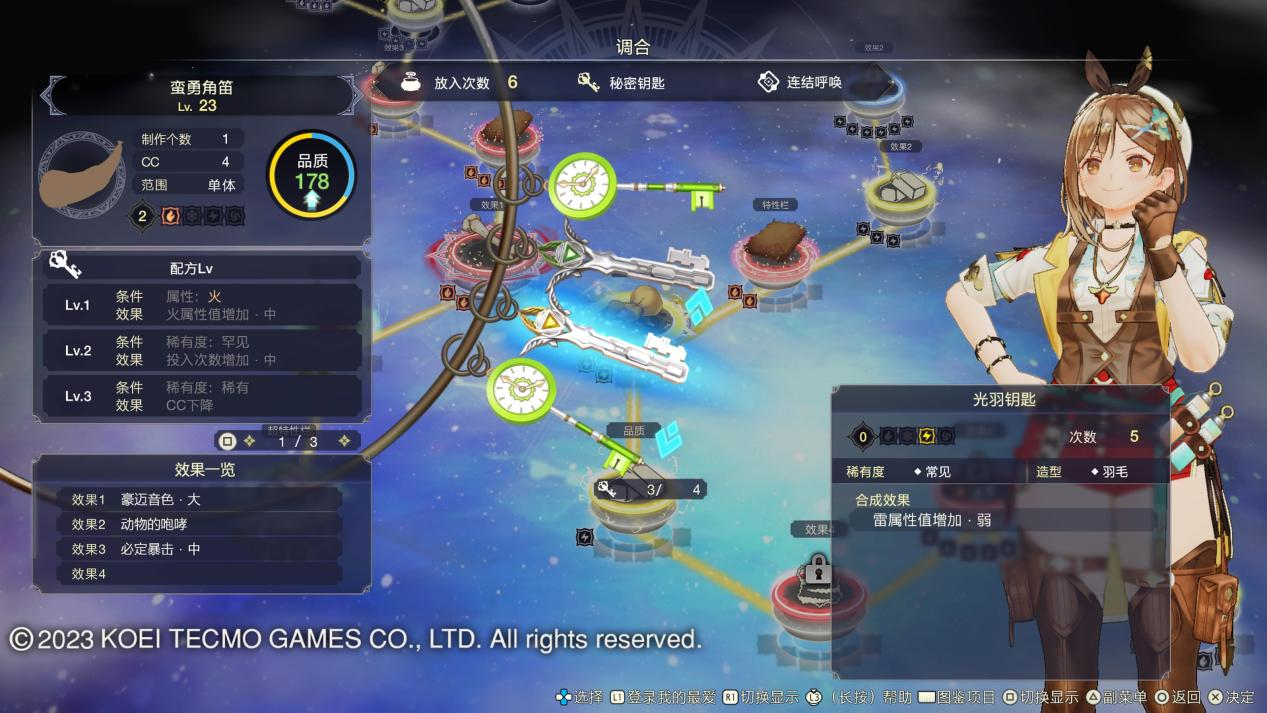The width and height of the screenshot is (1267, 713).
Task: Select the 连结呼唤 link call option
Action: [x=800, y=83]
